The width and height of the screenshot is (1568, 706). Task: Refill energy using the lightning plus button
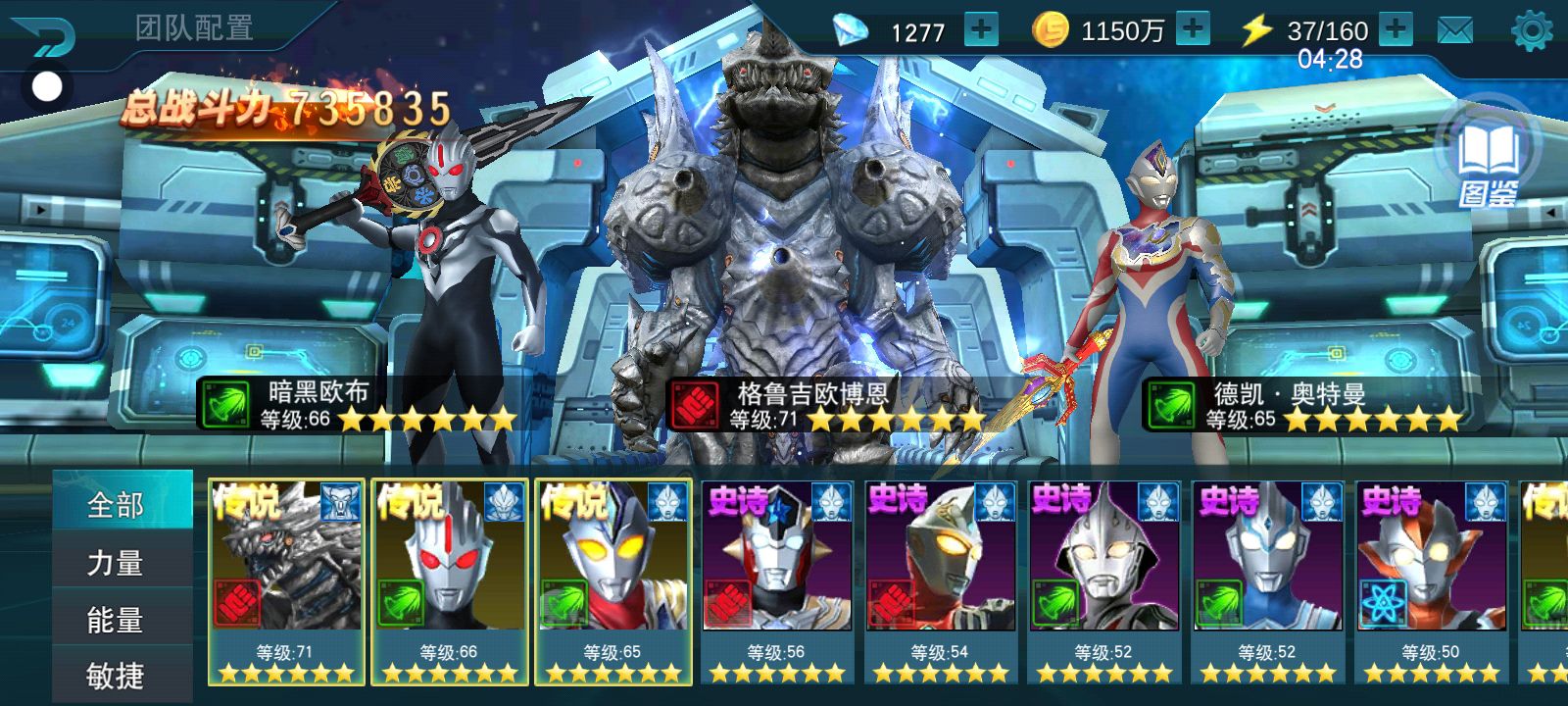(x=1396, y=29)
